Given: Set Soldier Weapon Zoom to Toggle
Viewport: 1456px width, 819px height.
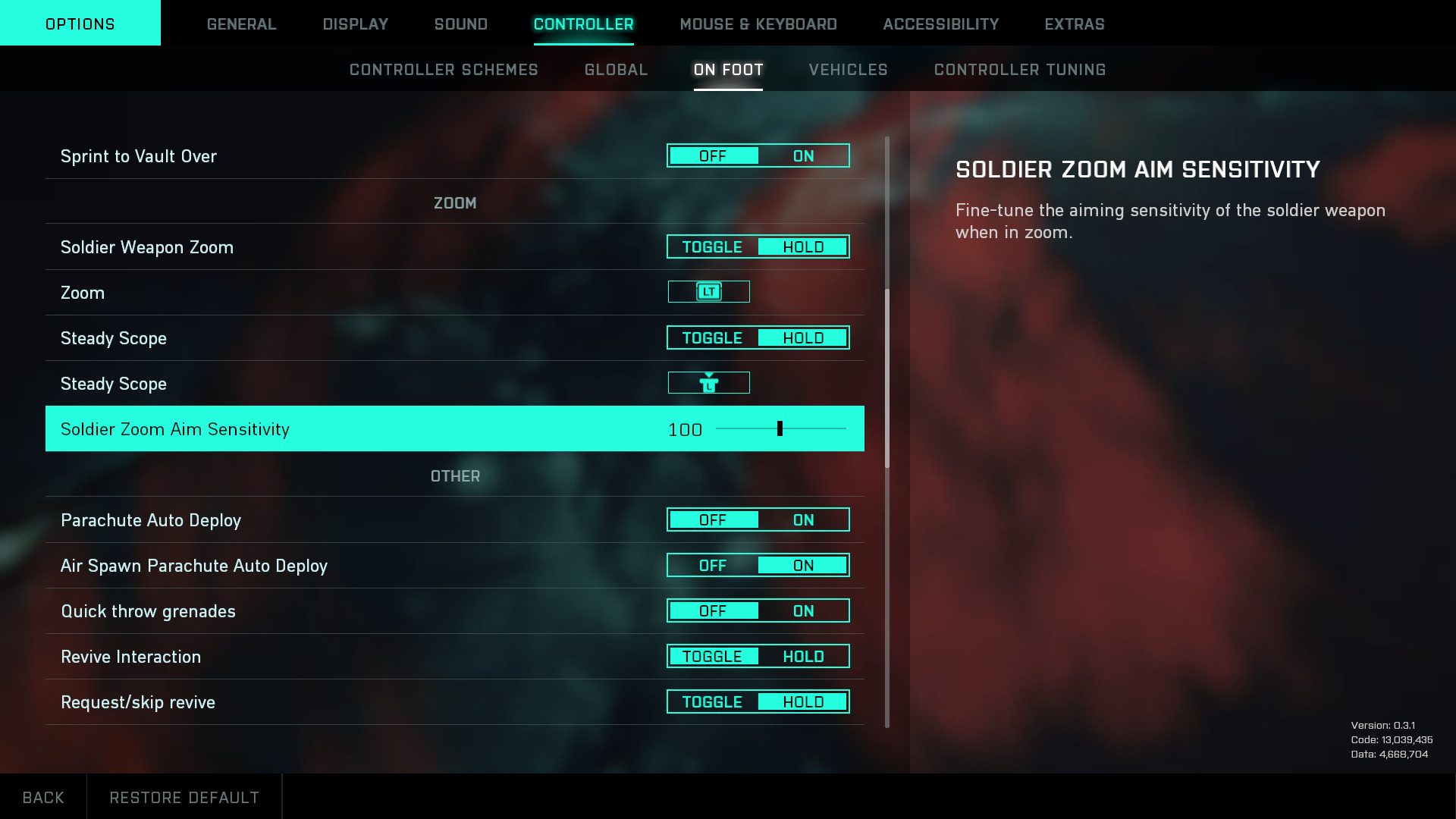Looking at the screenshot, I should click(712, 247).
